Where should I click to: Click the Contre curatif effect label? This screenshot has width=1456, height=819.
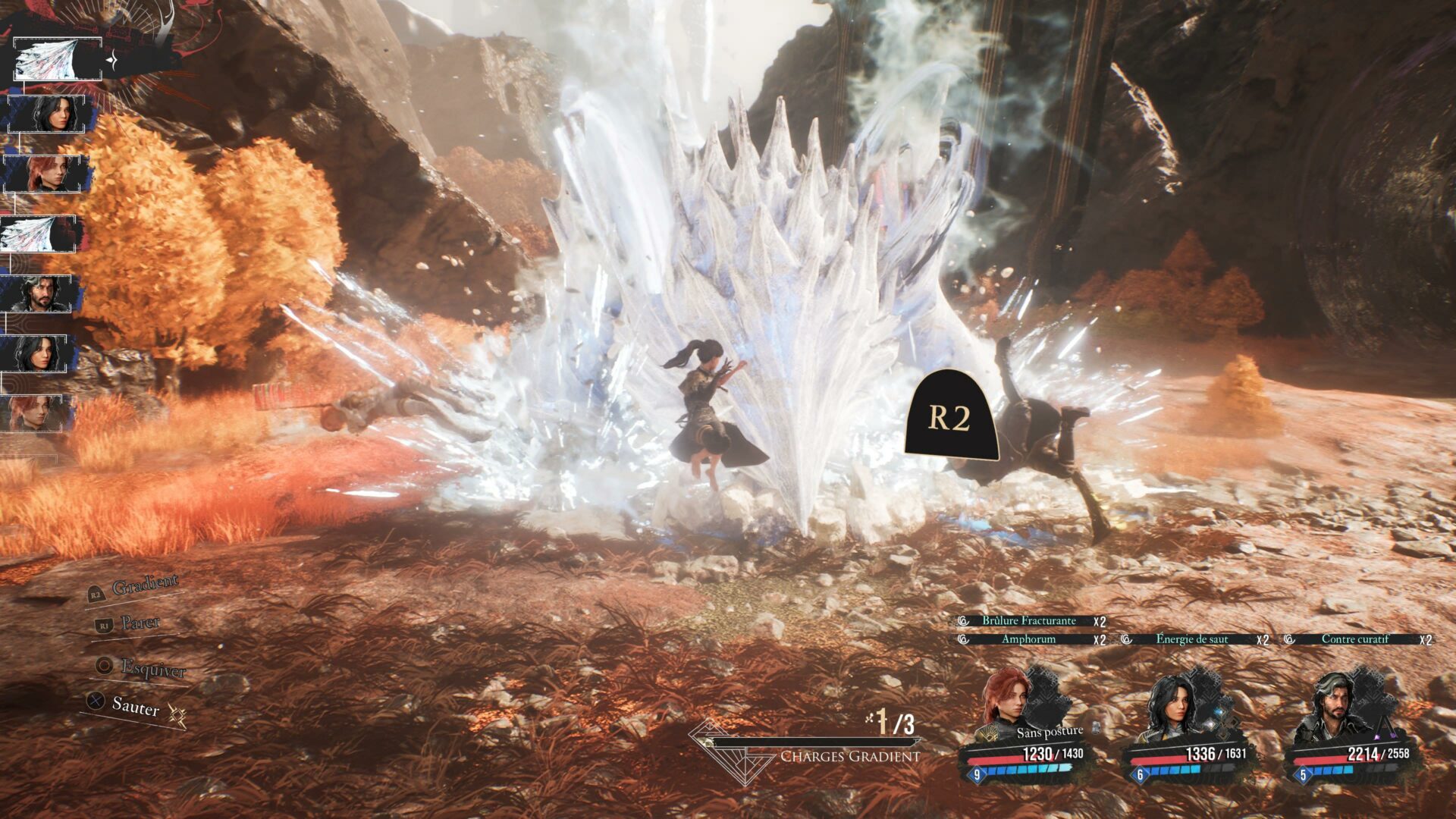[1354, 639]
